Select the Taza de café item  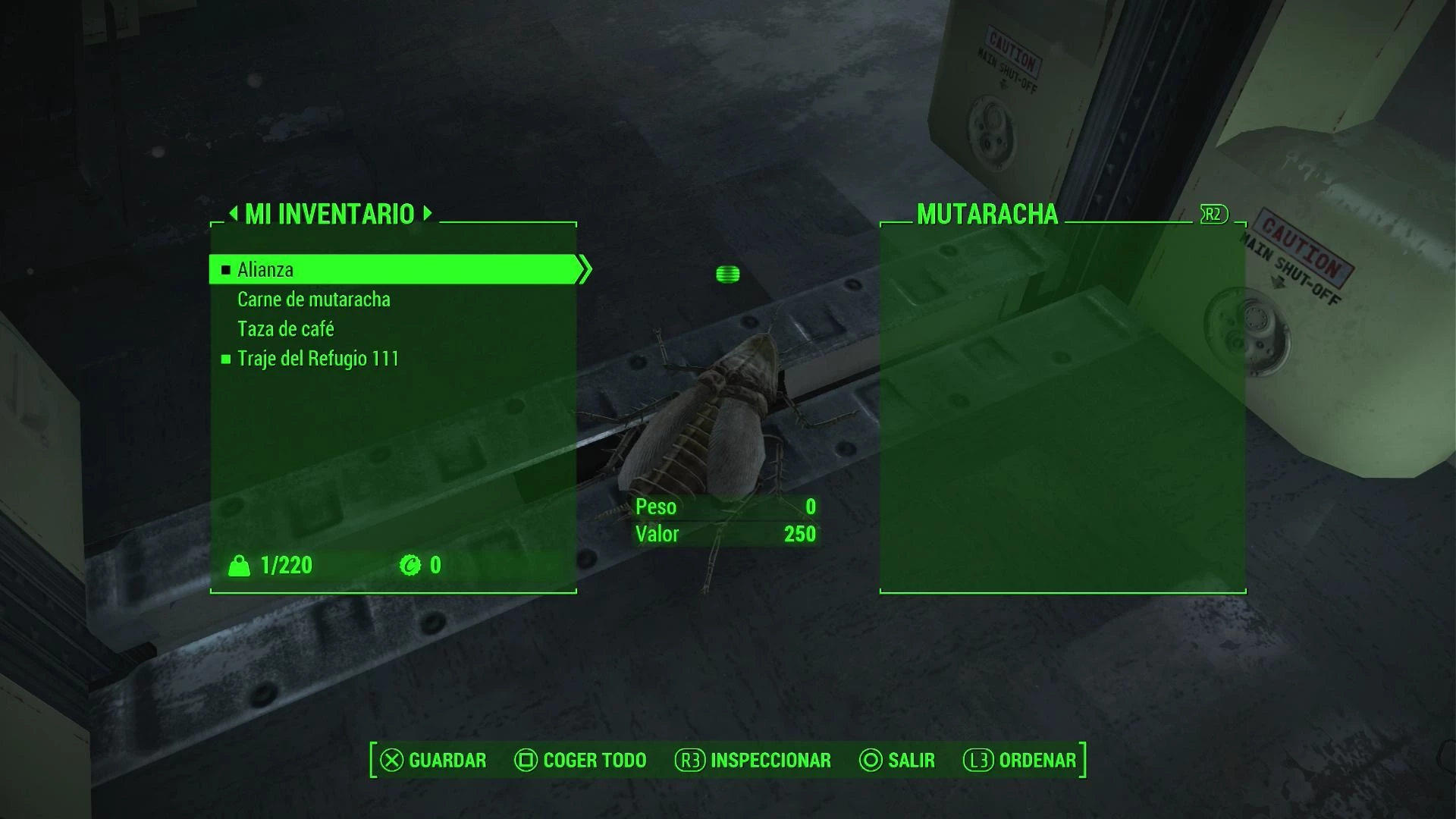(x=285, y=329)
